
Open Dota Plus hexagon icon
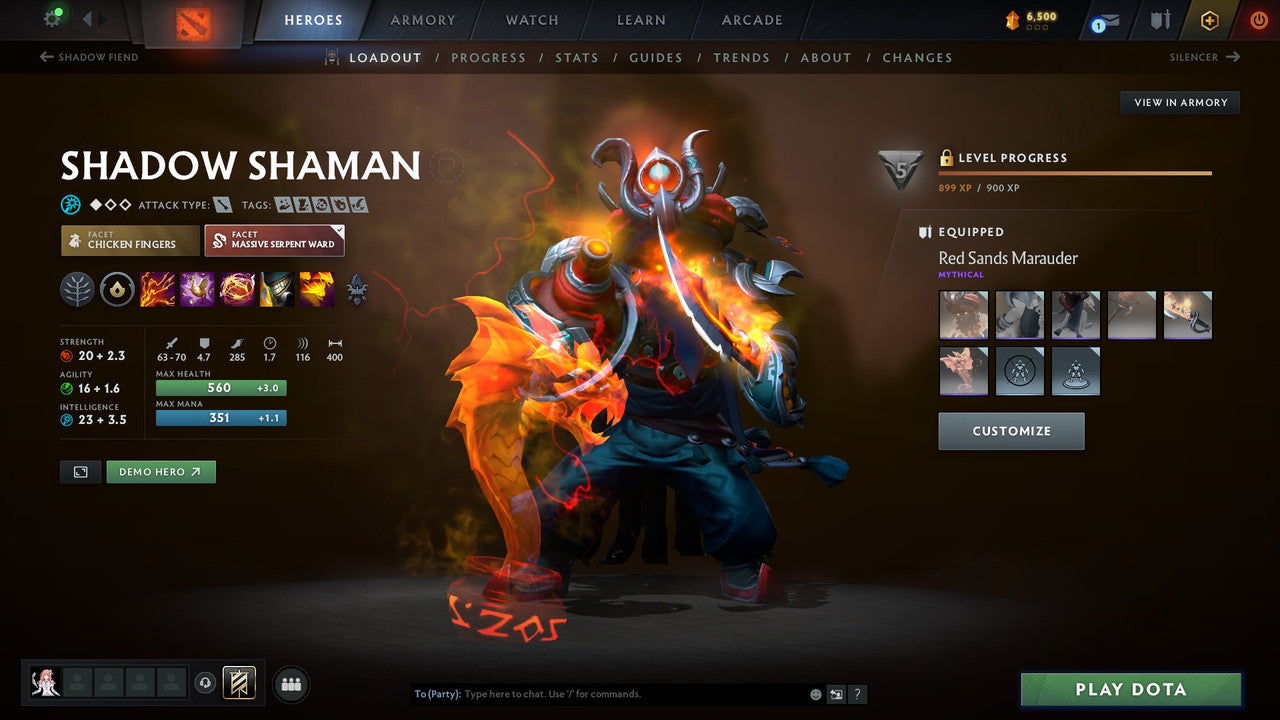1209,20
